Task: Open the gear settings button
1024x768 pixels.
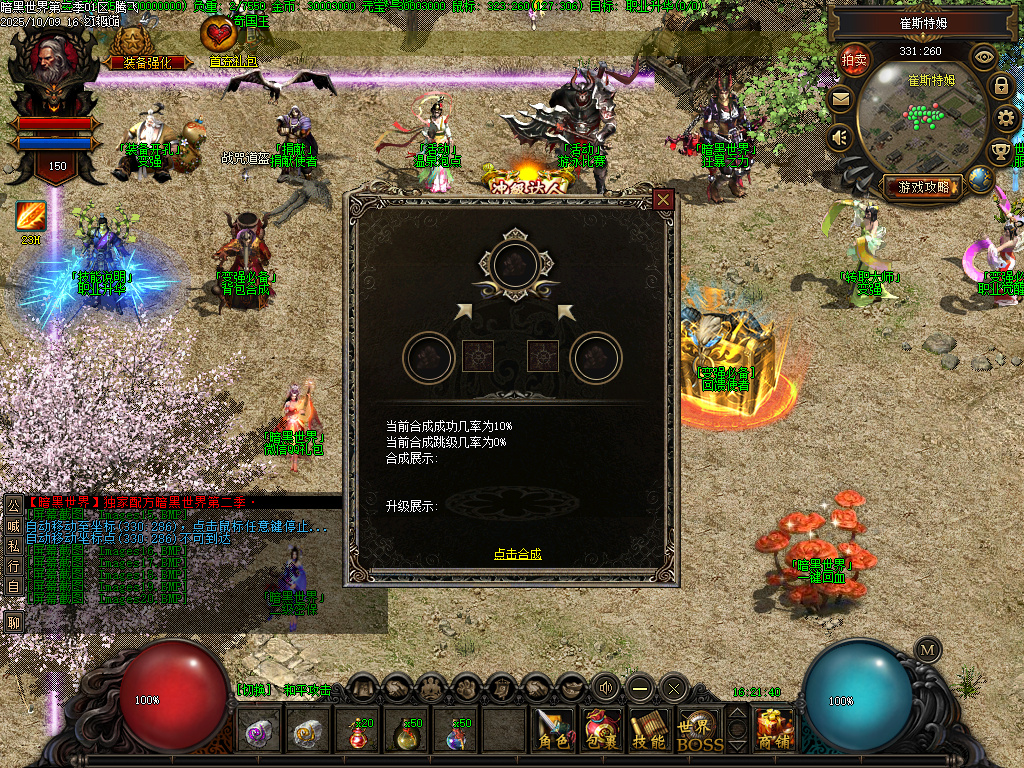Action: point(1007,119)
